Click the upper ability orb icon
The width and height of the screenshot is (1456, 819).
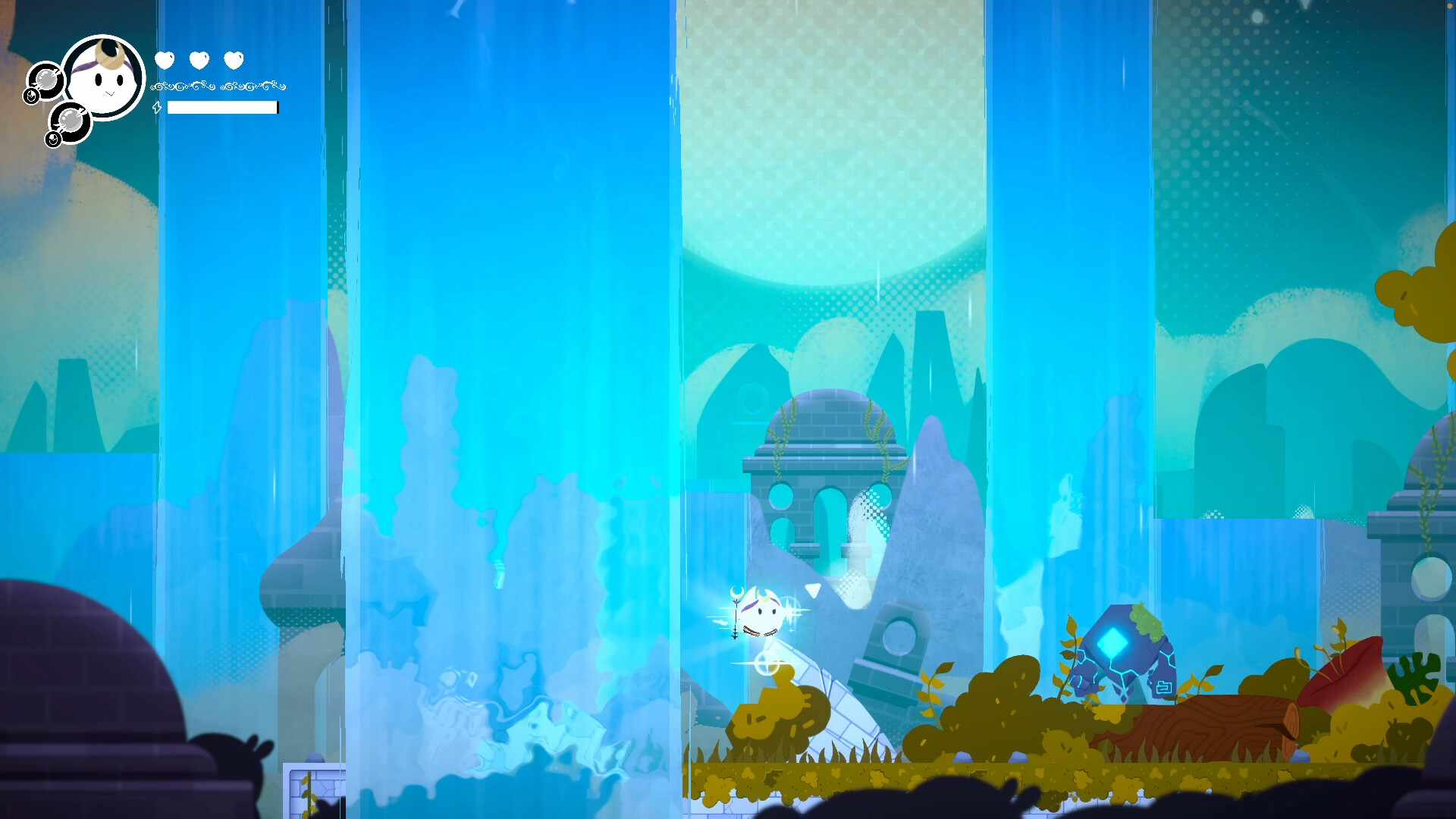pyautogui.click(x=45, y=82)
